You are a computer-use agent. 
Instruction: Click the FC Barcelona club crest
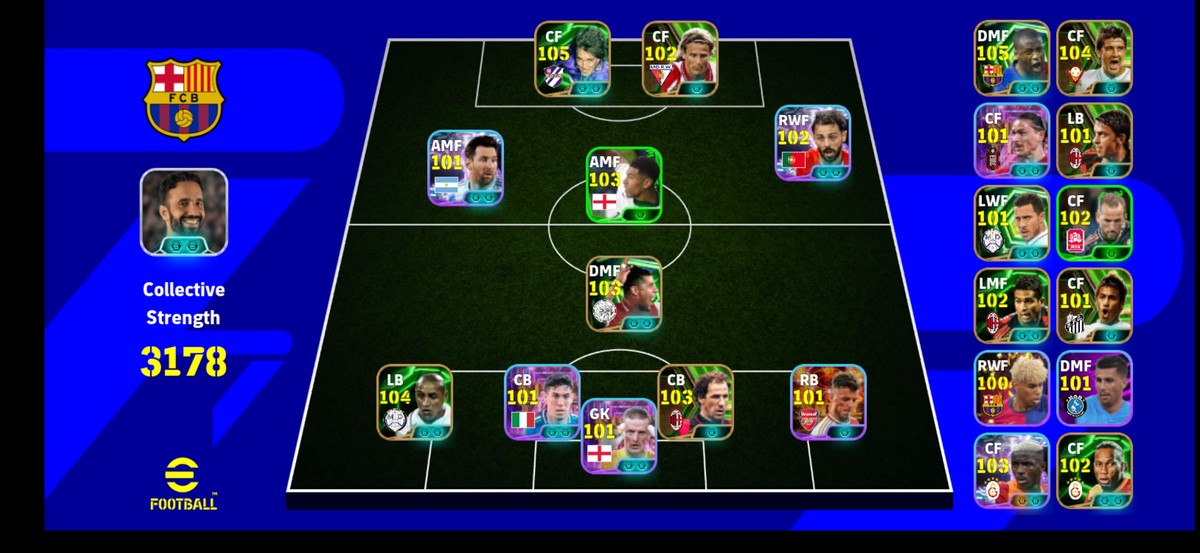click(x=185, y=98)
